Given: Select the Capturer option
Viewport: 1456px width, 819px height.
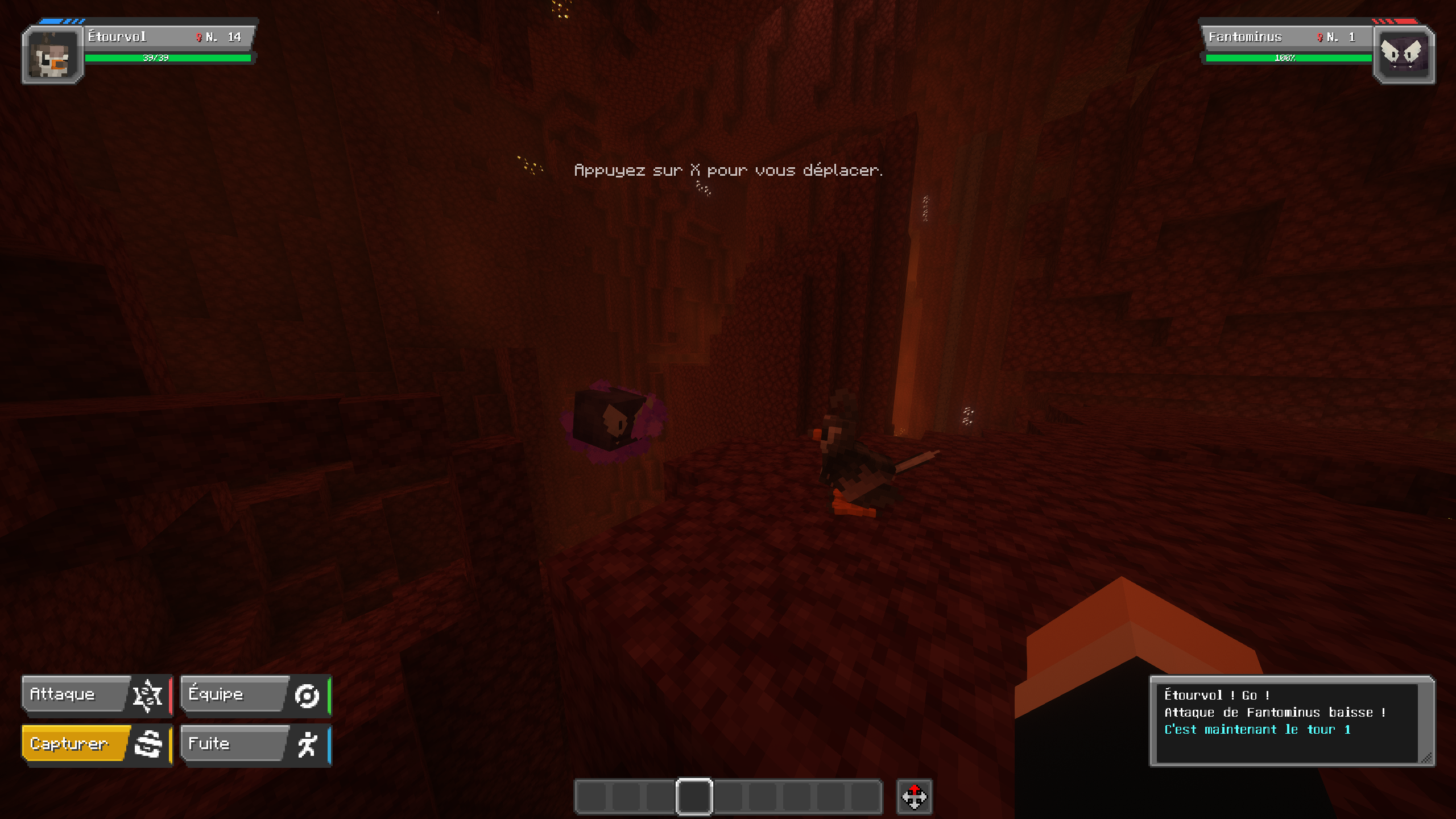Looking at the screenshot, I should (97, 744).
